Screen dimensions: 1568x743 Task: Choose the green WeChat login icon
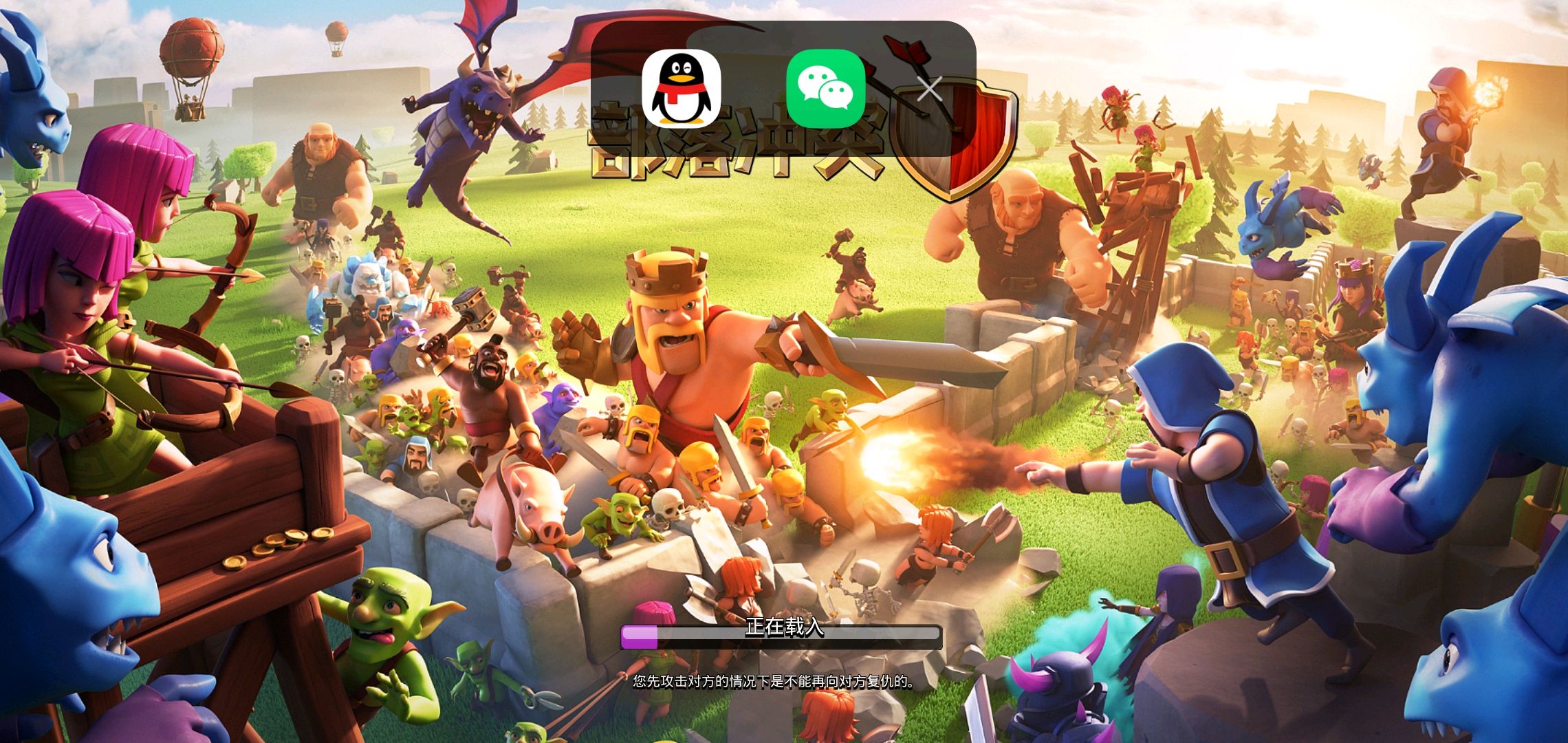[825, 89]
